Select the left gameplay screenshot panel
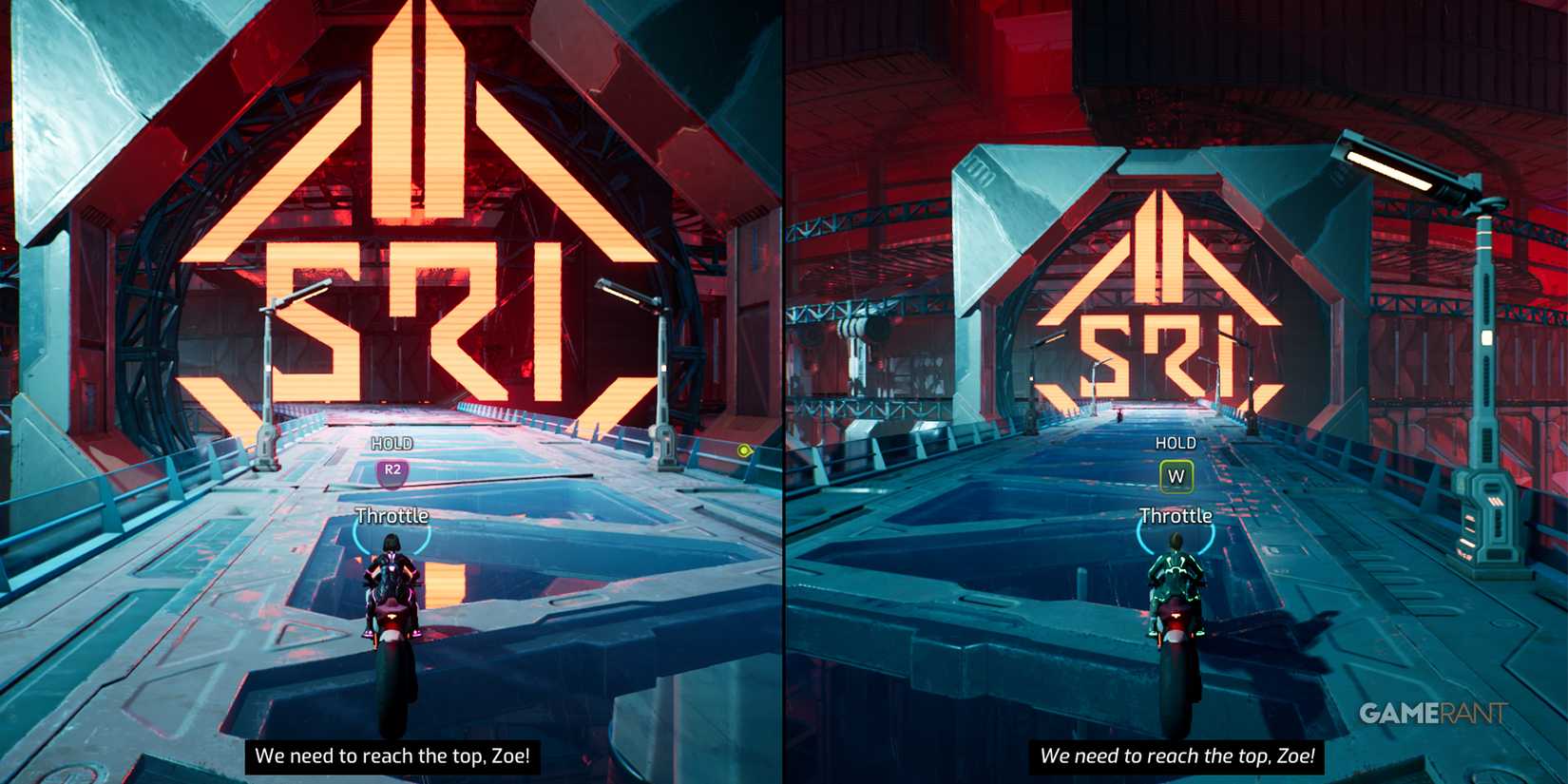Image resolution: width=1568 pixels, height=784 pixels. [390, 392]
